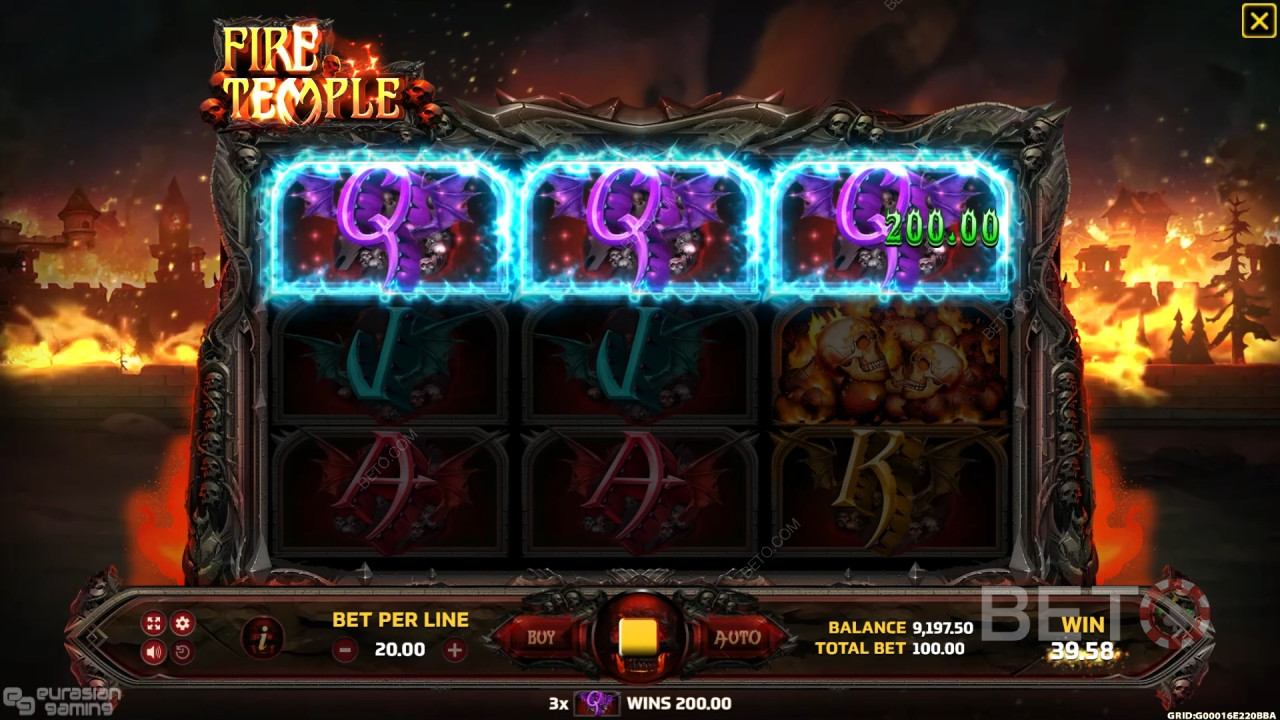Decrease the bet per line
1280x720 pixels.
pyautogui.click(x=345, y=650)
